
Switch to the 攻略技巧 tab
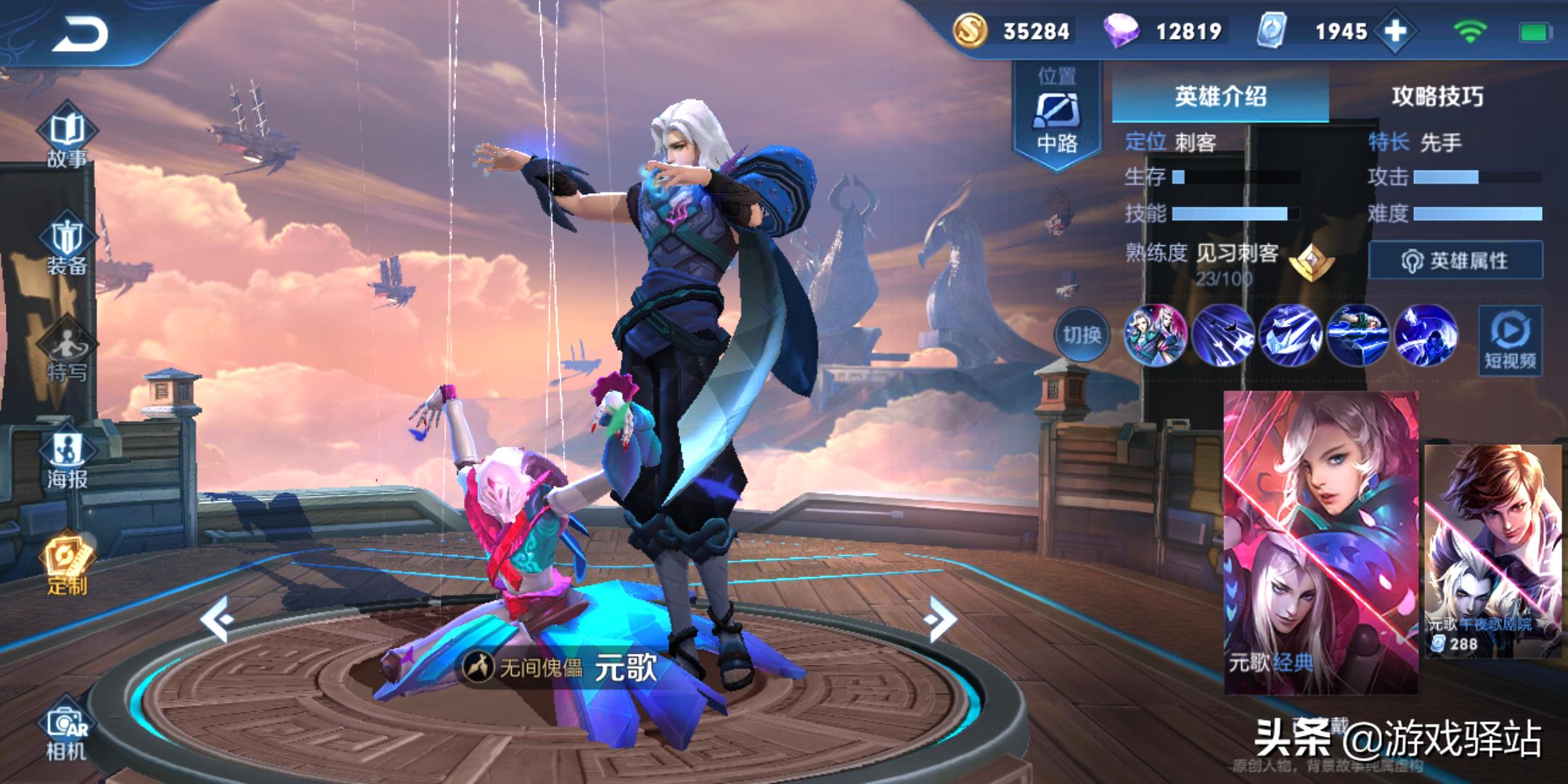[x=1437, y=96]
